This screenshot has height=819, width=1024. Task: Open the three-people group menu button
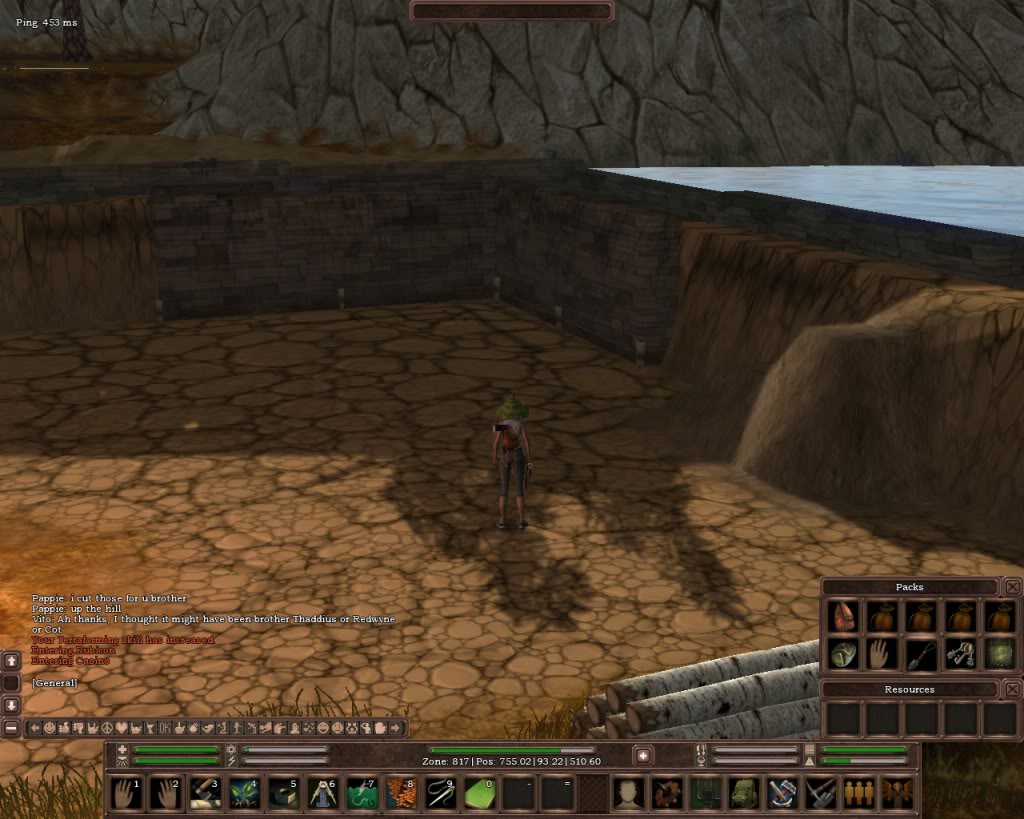[x=857, y=793]
